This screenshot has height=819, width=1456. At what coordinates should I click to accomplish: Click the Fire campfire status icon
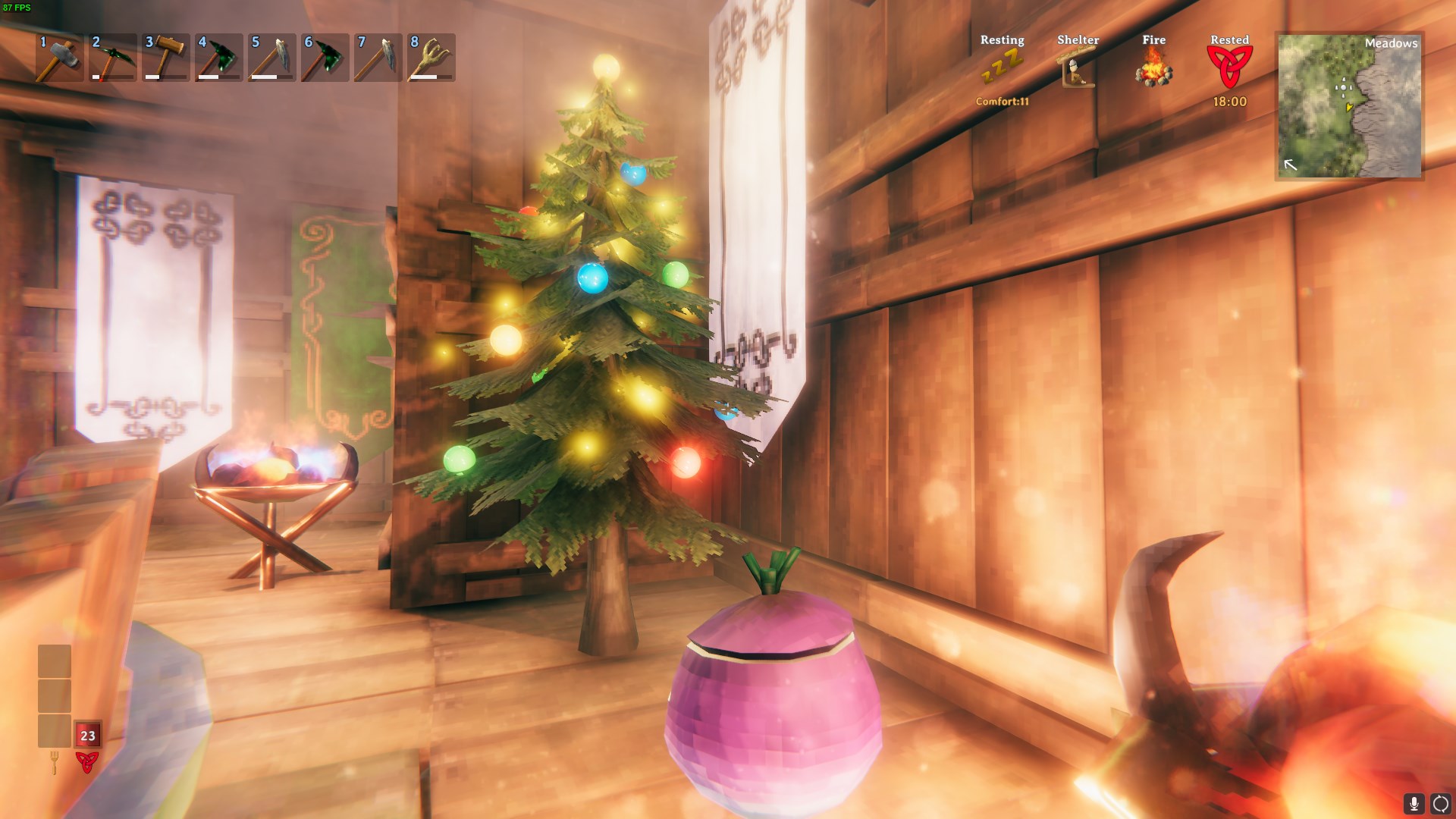[x=1153, y=68]
